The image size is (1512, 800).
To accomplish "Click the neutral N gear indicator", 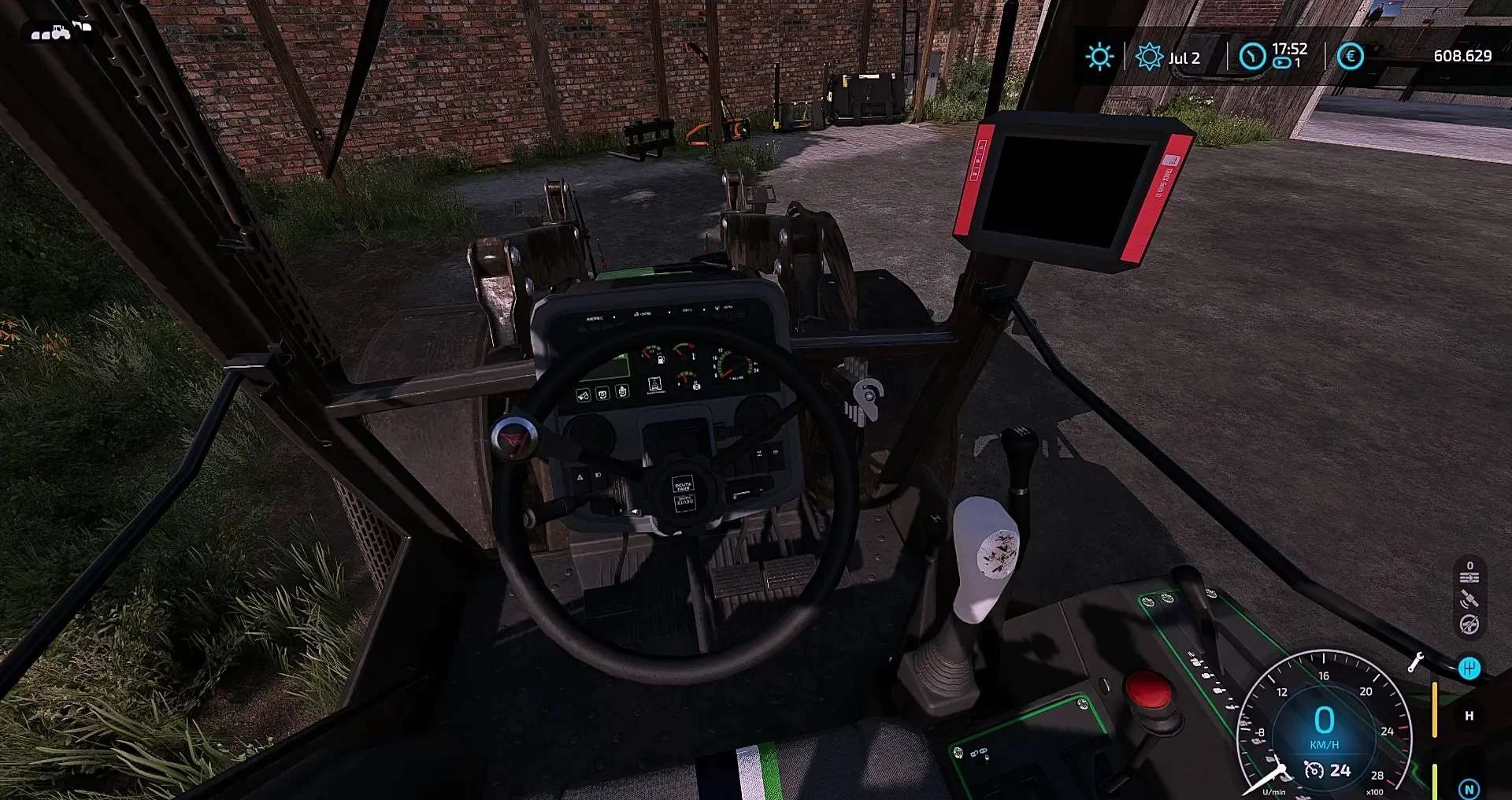I will (x=1469, y=789).
